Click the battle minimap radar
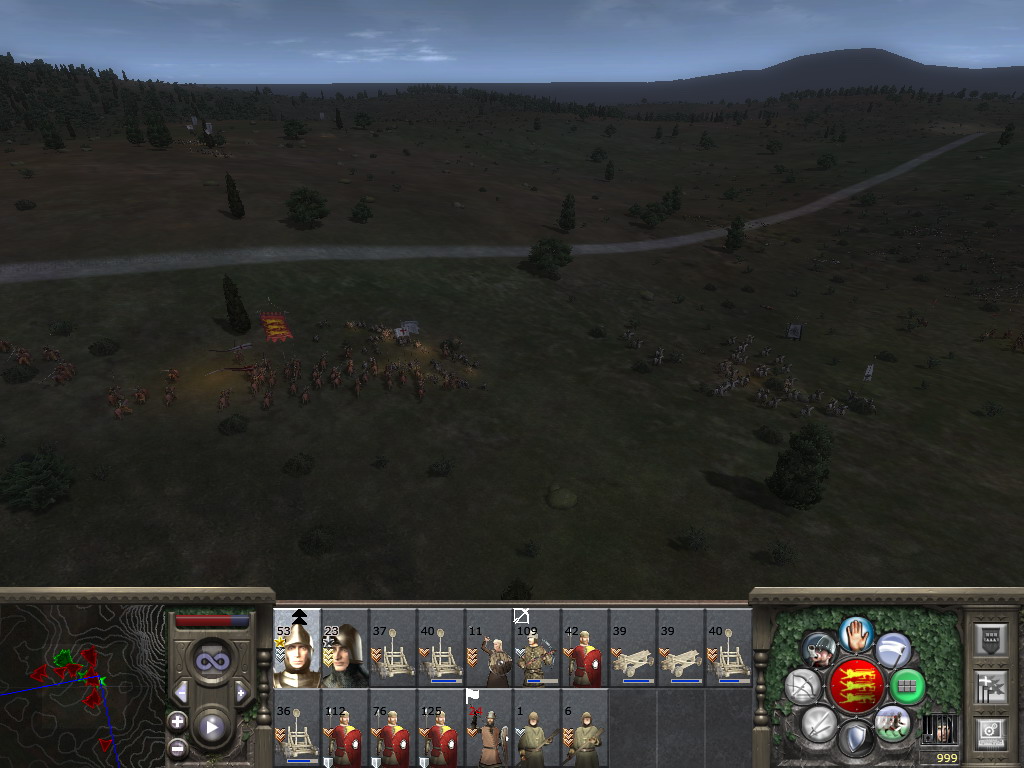 click(x=80, y=685)
